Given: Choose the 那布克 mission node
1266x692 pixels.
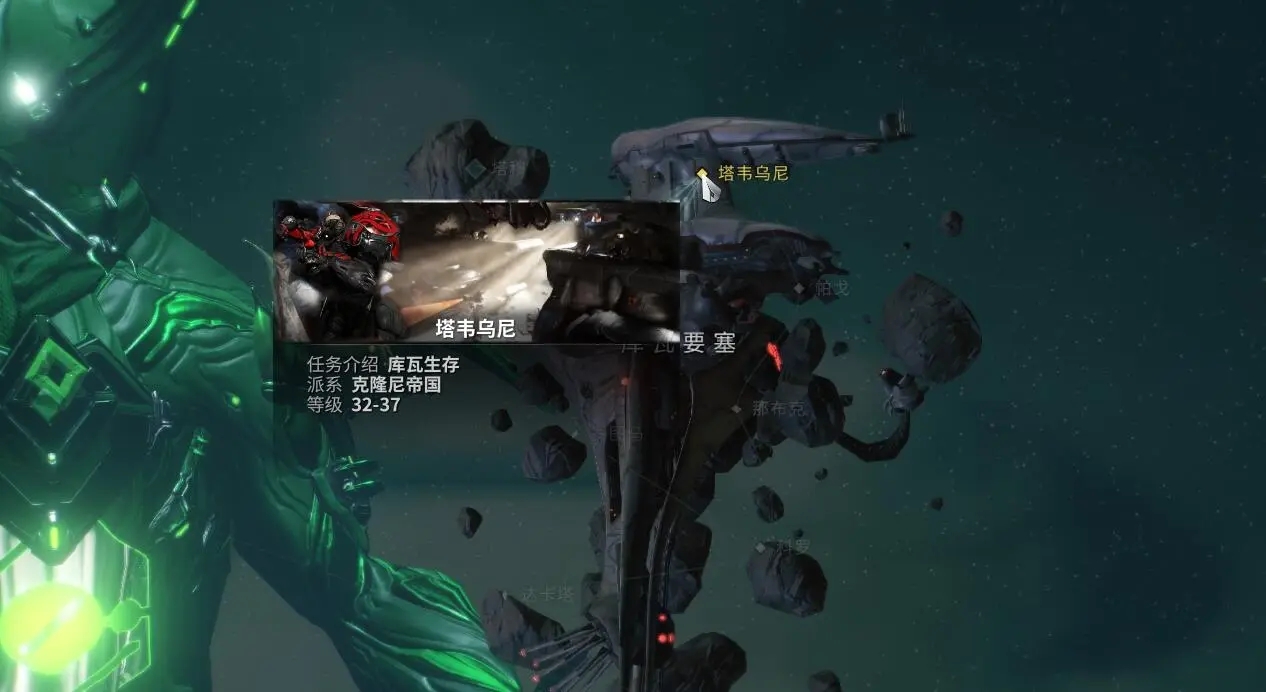Looking at the screenshot, I should click(737, 408).
